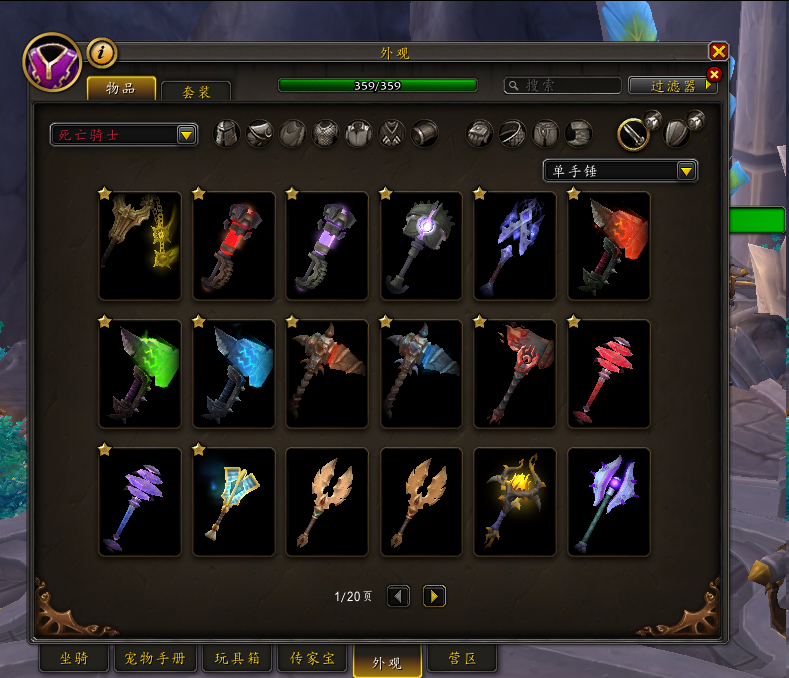Select the yellow flaming orb mace
Screen dimensions: 789x678
pos(515,501)
